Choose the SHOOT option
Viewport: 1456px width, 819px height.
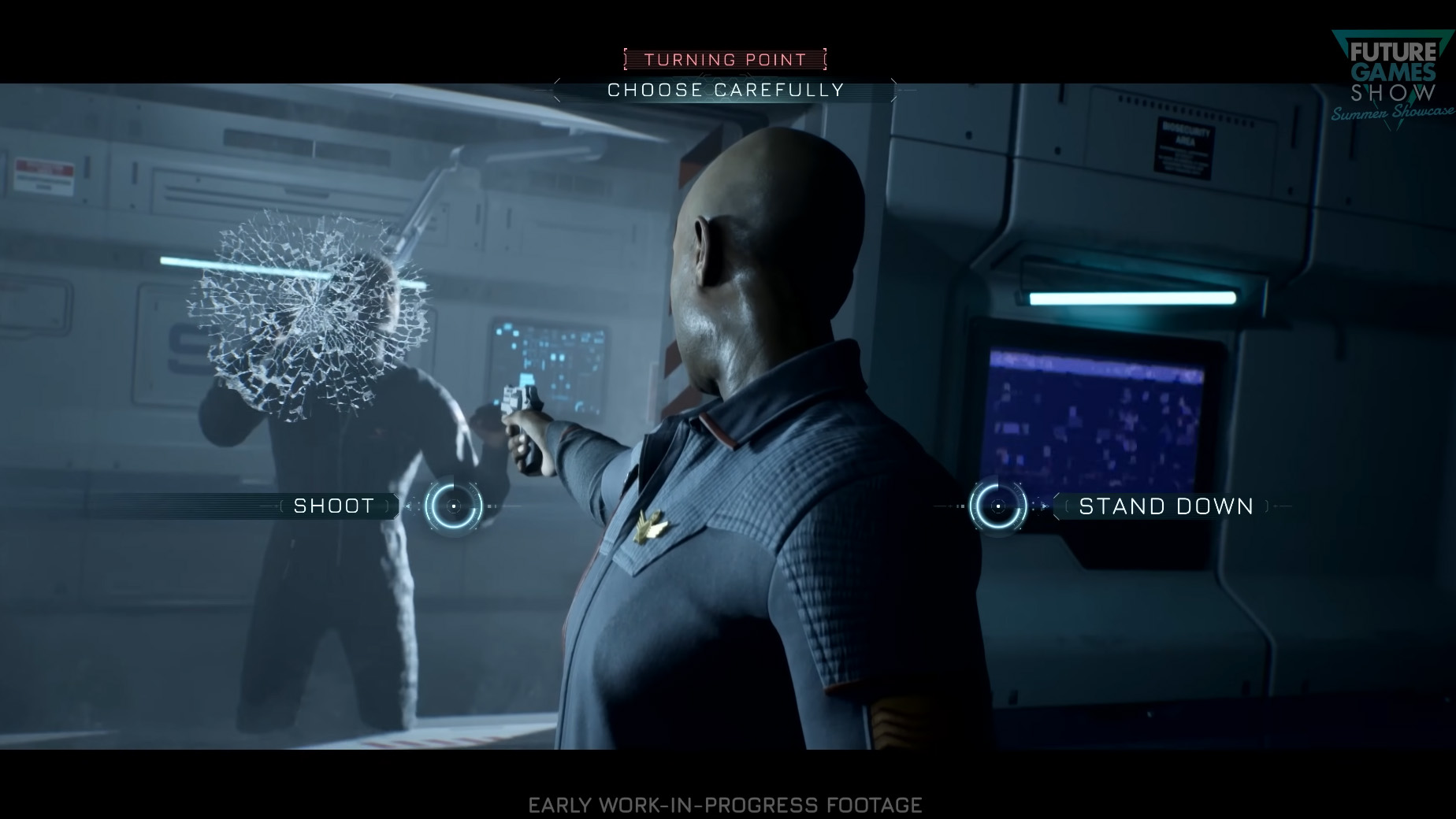coord(334,506)
